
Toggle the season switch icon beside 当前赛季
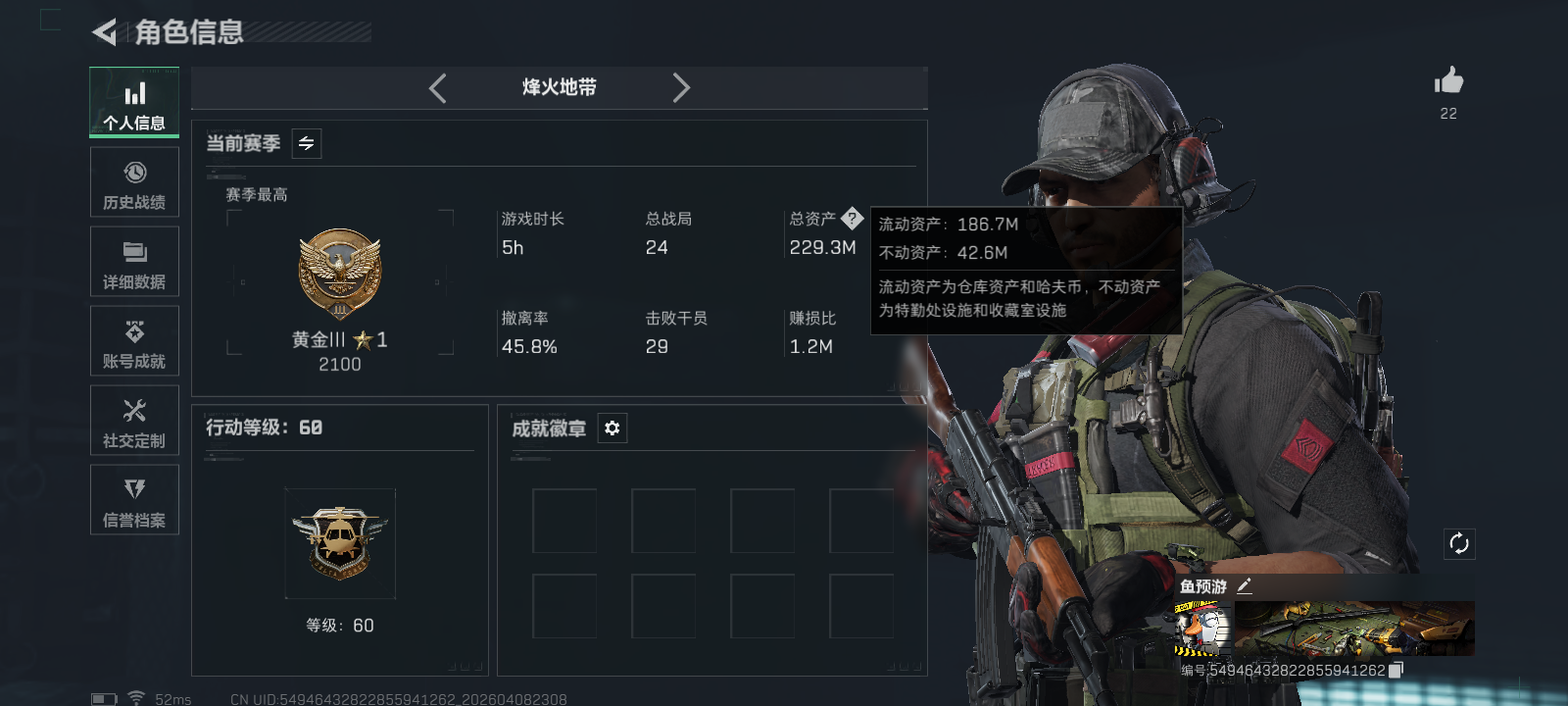[x=305, y=143]
